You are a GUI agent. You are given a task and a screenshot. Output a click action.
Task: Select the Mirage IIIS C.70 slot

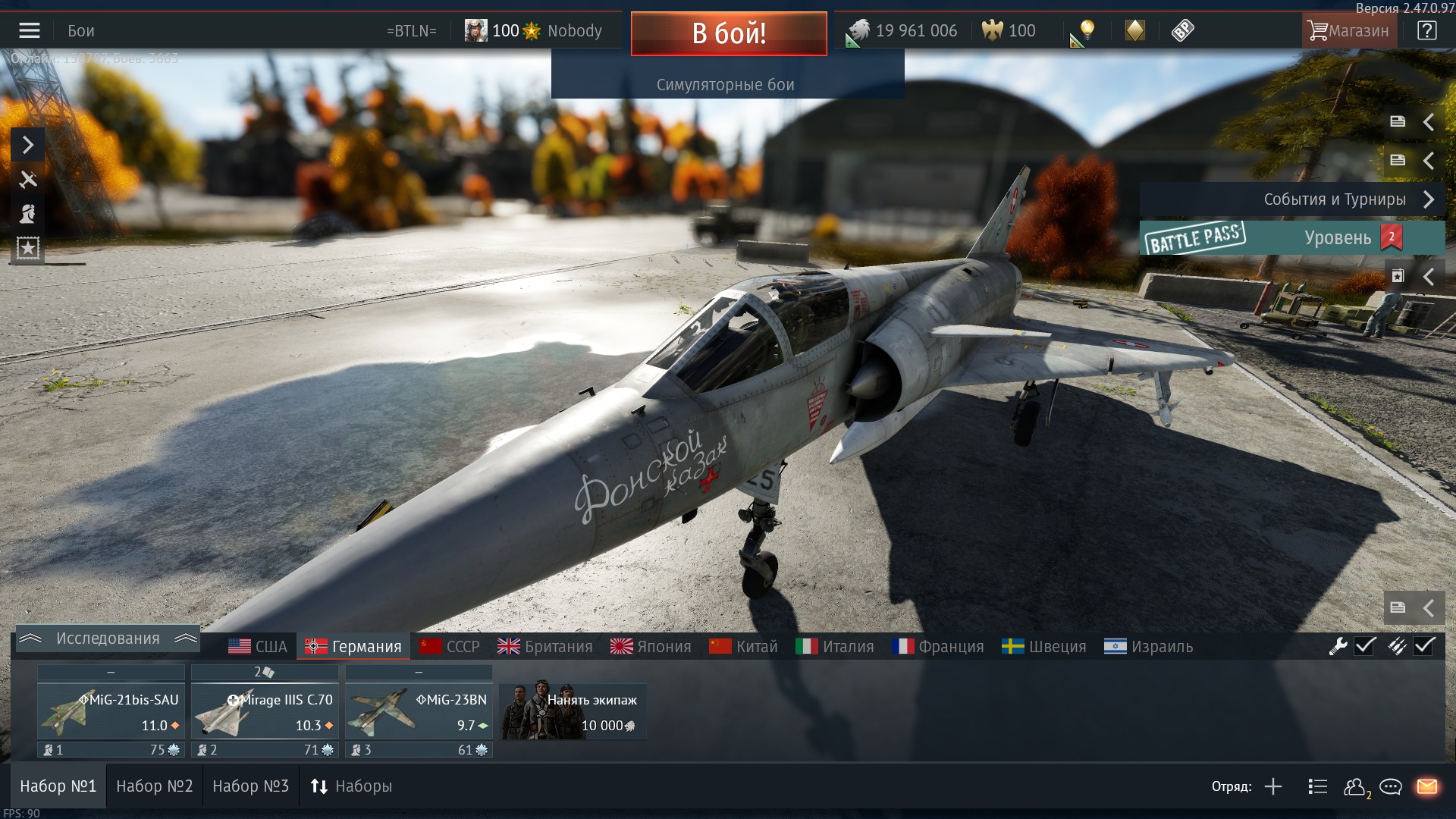pos(265,711)
